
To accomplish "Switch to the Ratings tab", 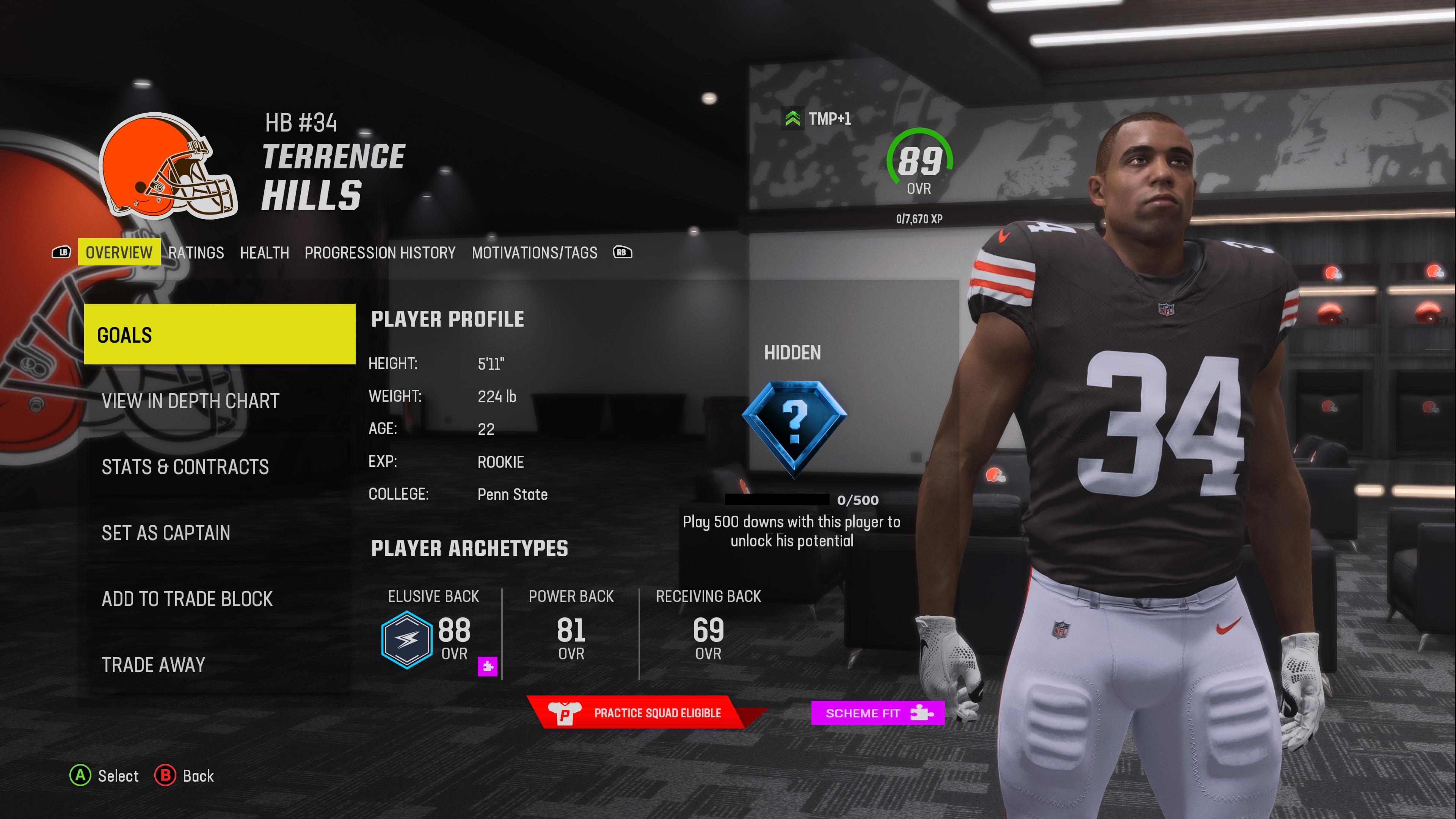I will pyautogui.click(x=196, y=253).
